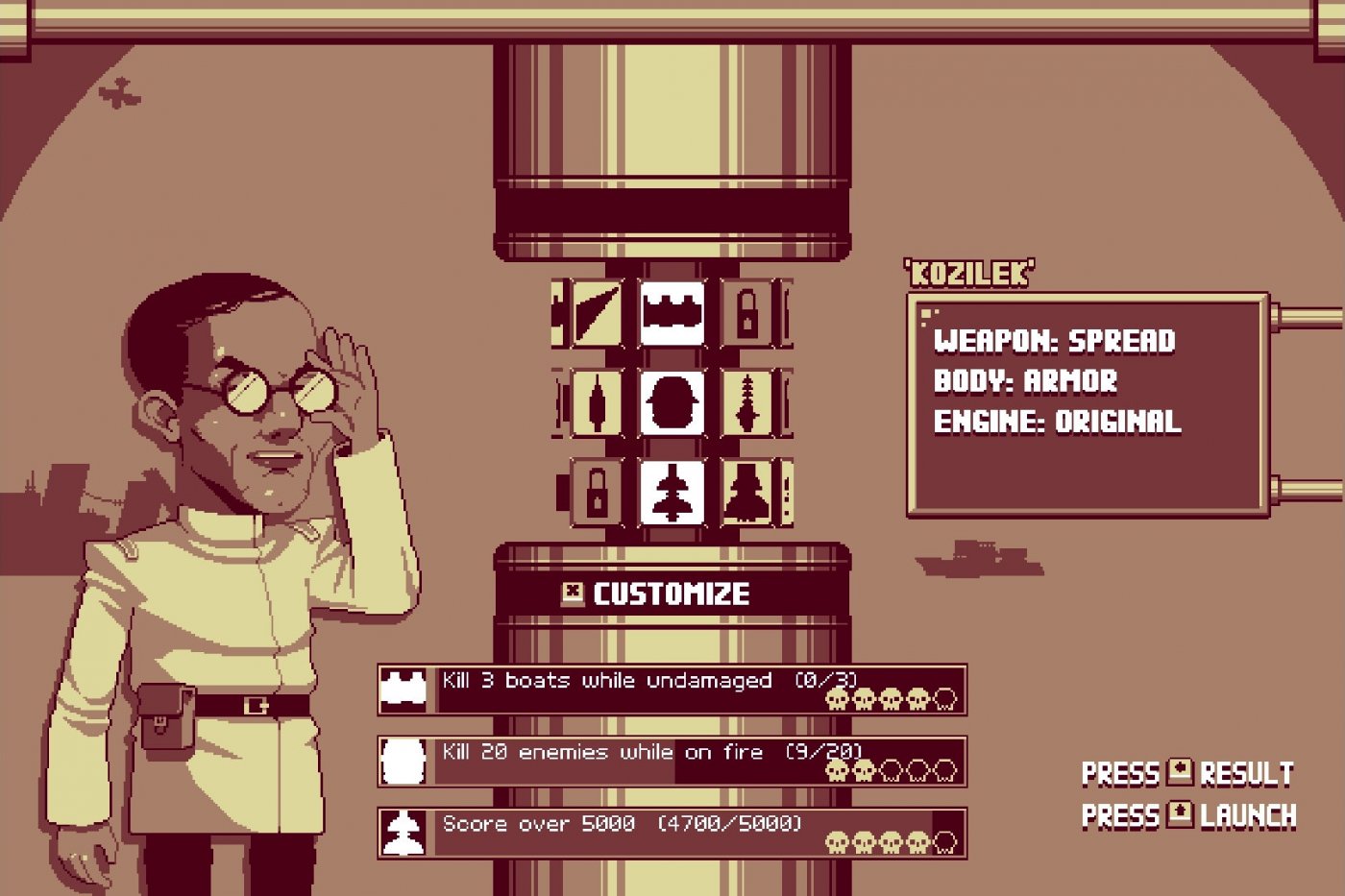This screenshot has width=1345, height=896.
Task: Select the spiked body option right of Armor
Action: 749,403
